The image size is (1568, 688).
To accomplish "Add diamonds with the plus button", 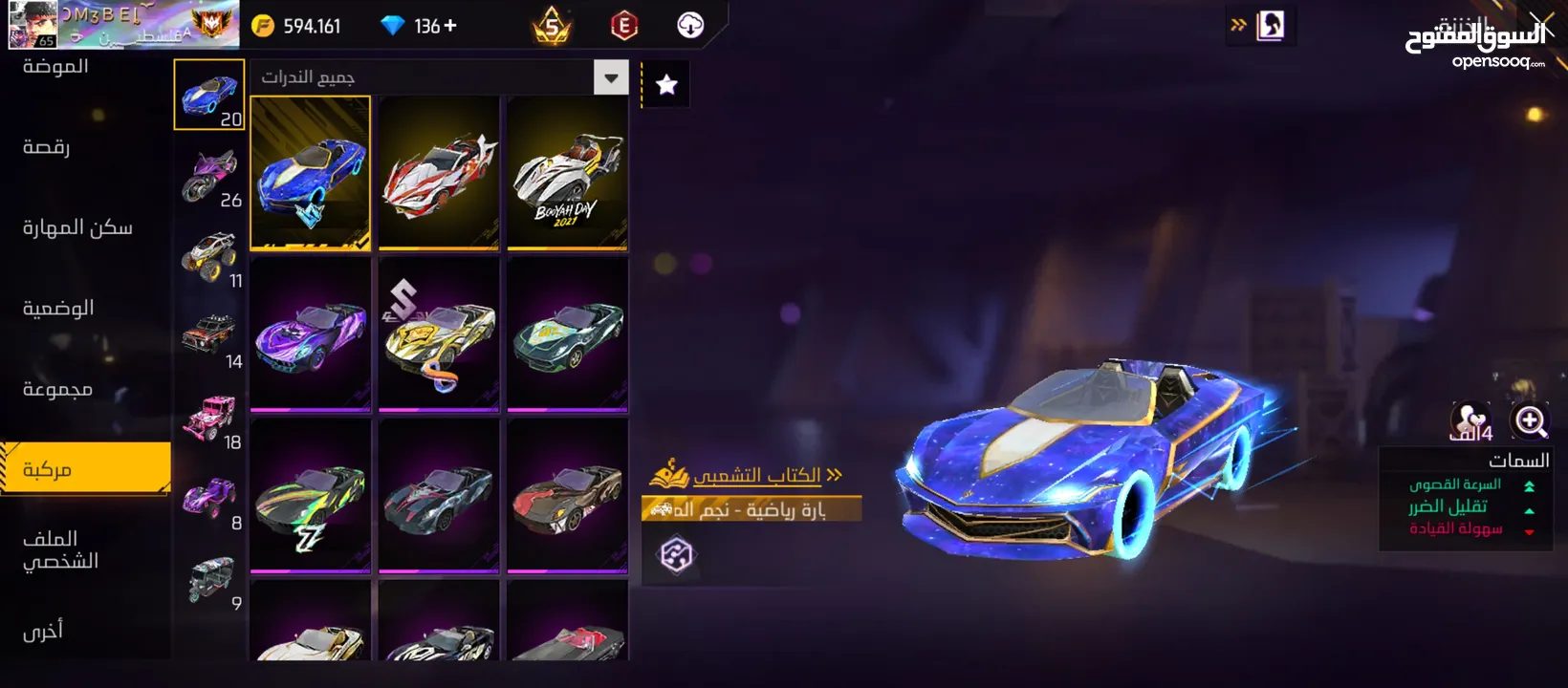I will coord(450,26).
